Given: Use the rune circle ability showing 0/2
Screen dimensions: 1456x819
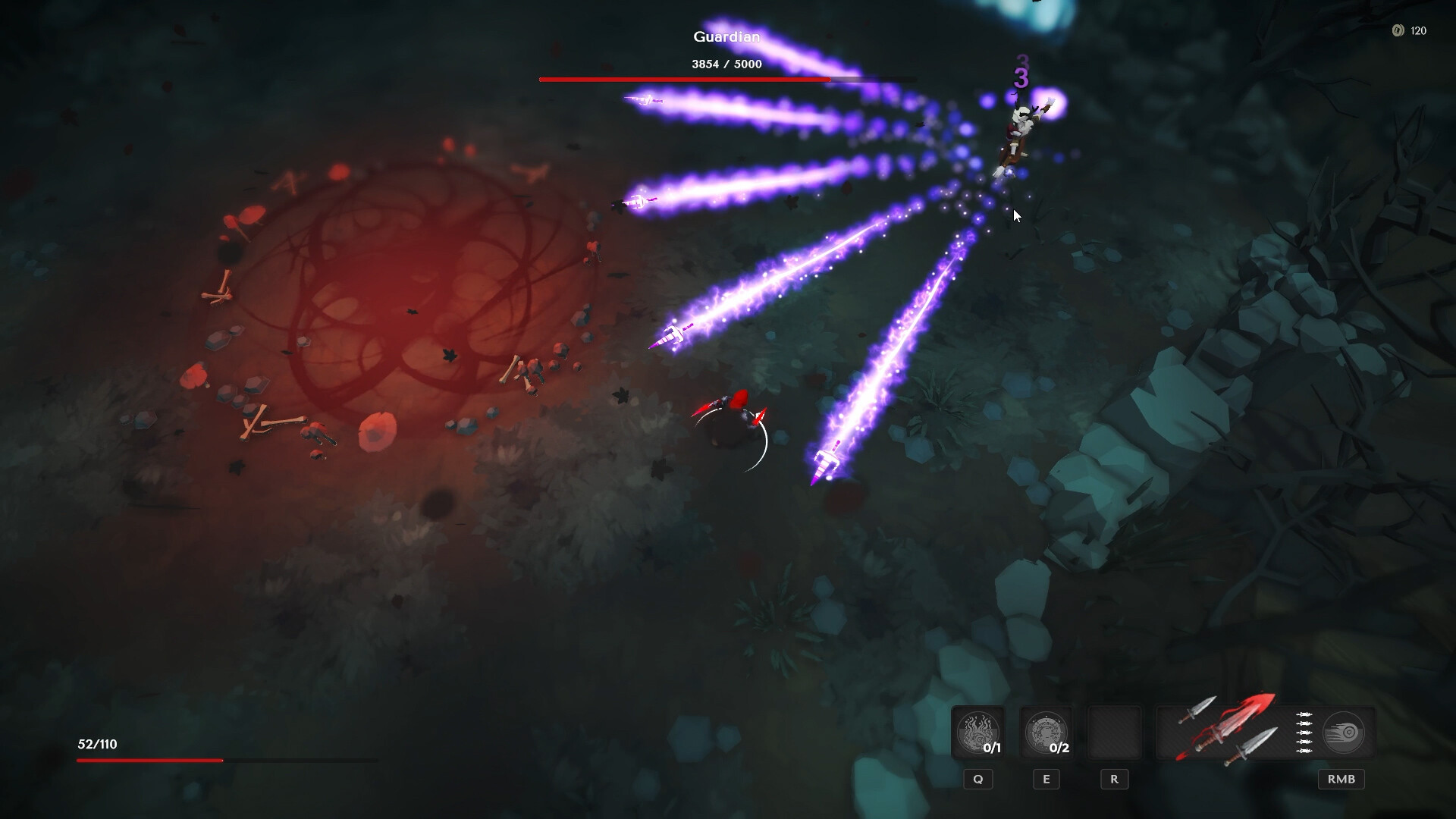Looking at the screenshot, I should click(x=1046, y=733).
